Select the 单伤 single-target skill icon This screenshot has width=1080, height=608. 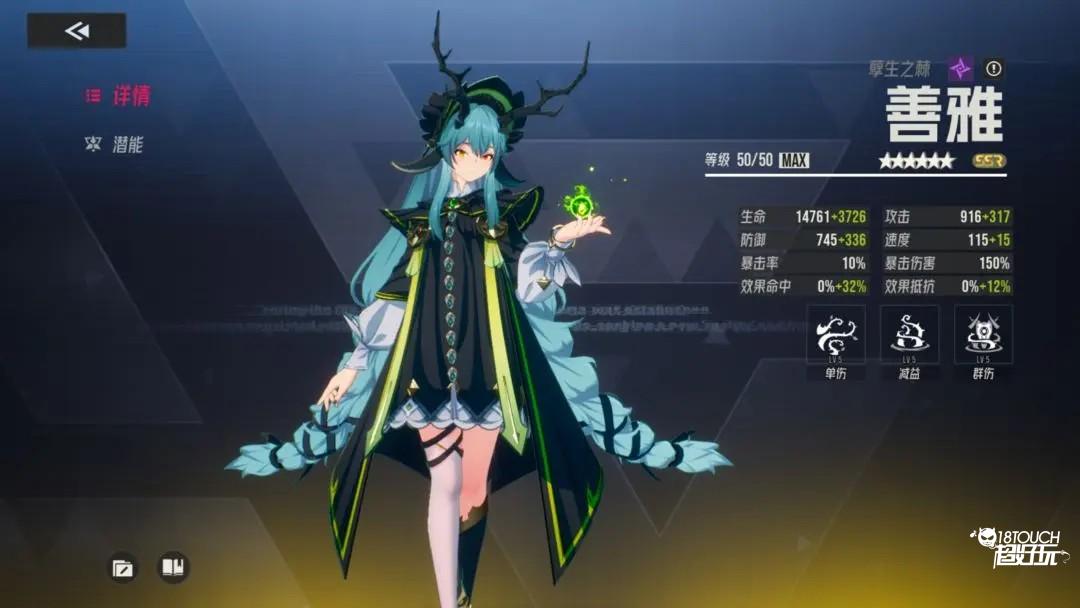click(x=836, y=335)
